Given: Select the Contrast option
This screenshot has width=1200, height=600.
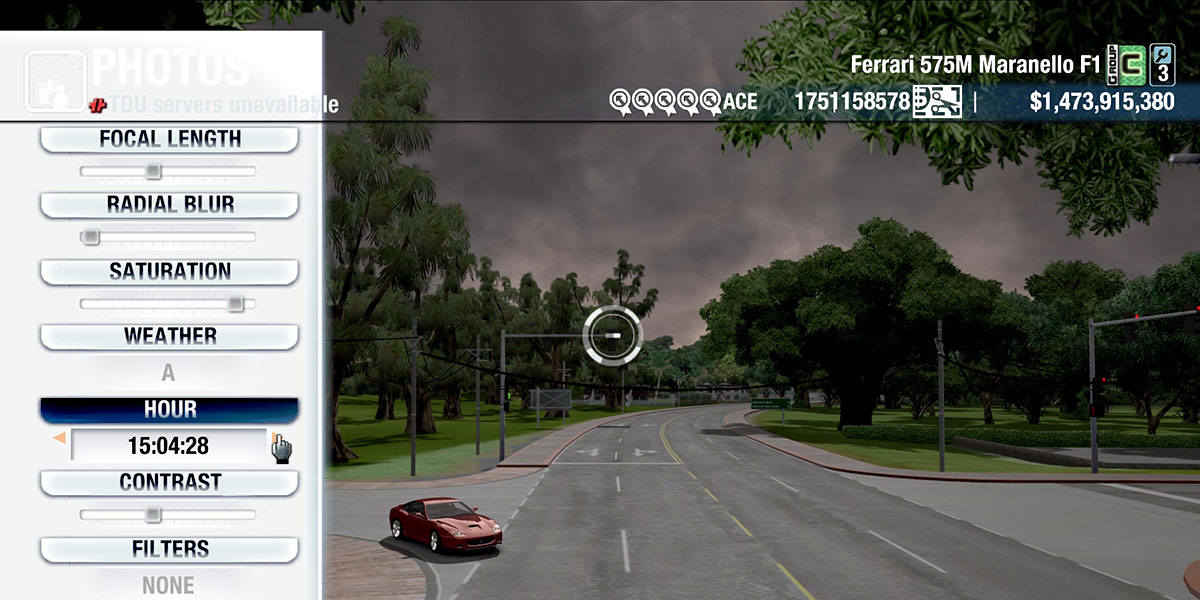Looking at the screenshot, I should coord(169,483).
